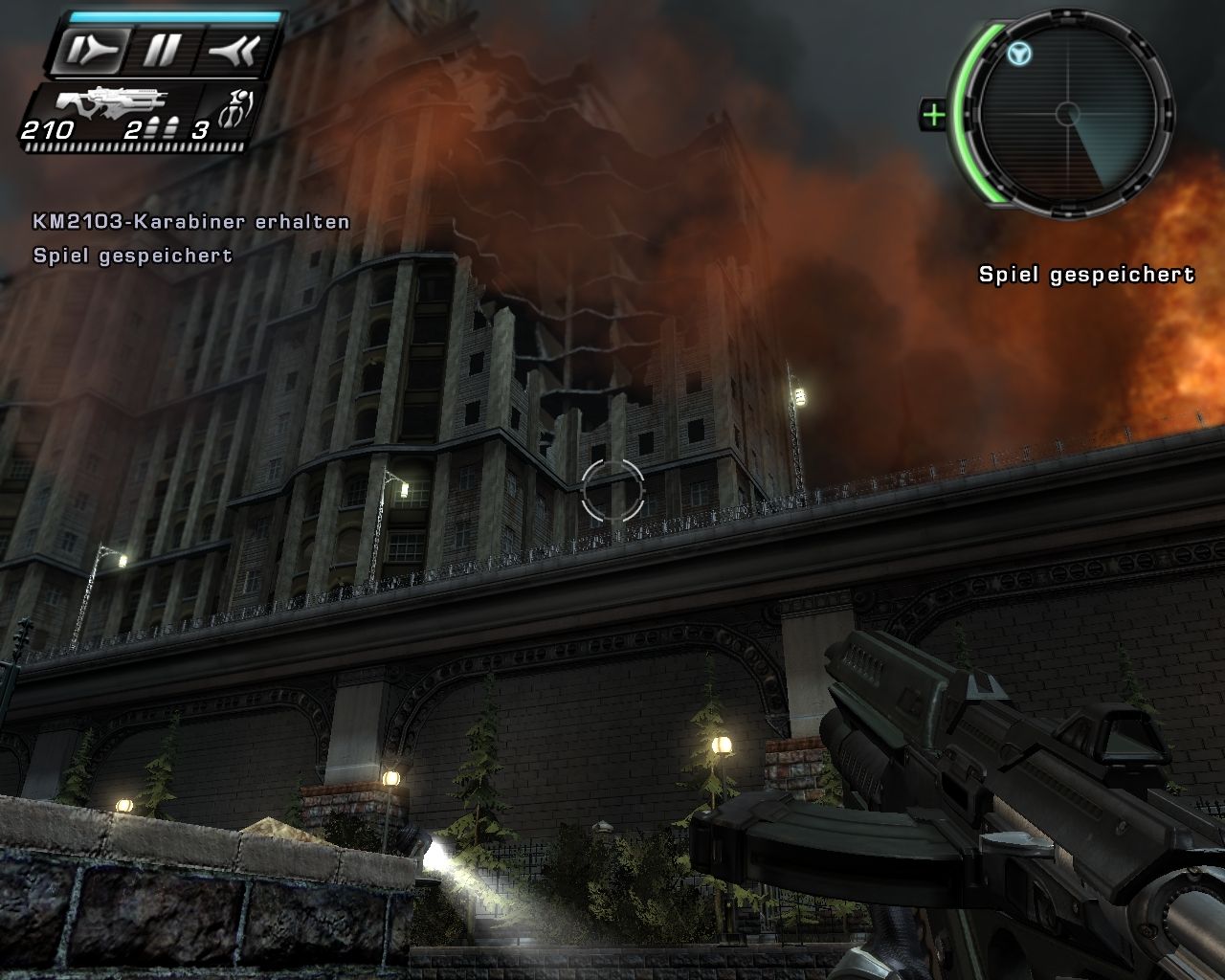The height and width of the screenshot is (980, 1225).
Task: Select the grenade figure icon
Action: pyautogui.click(x=233, y=110)
